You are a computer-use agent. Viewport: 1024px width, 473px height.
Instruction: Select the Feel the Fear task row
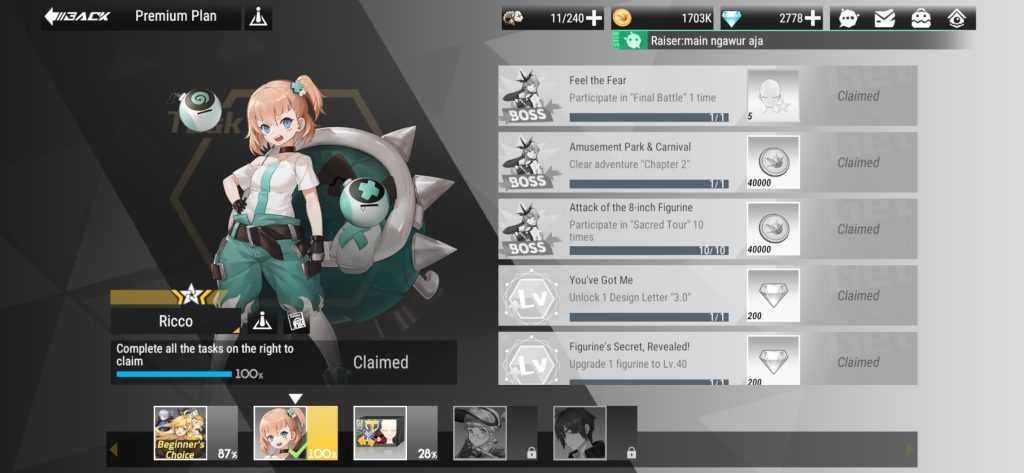(648, 96)
